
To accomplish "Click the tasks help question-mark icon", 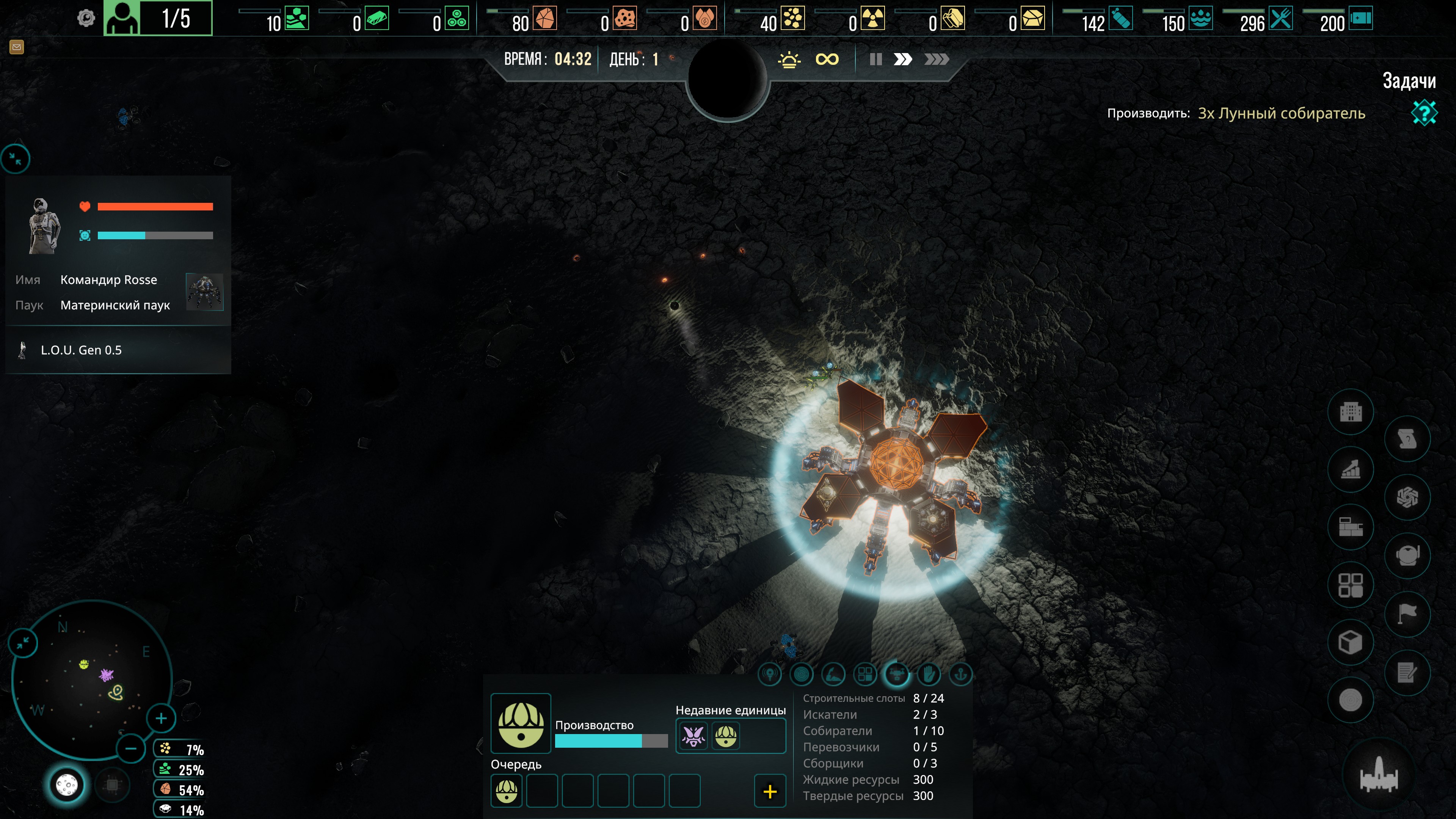I will click(x=1424, y=113).
